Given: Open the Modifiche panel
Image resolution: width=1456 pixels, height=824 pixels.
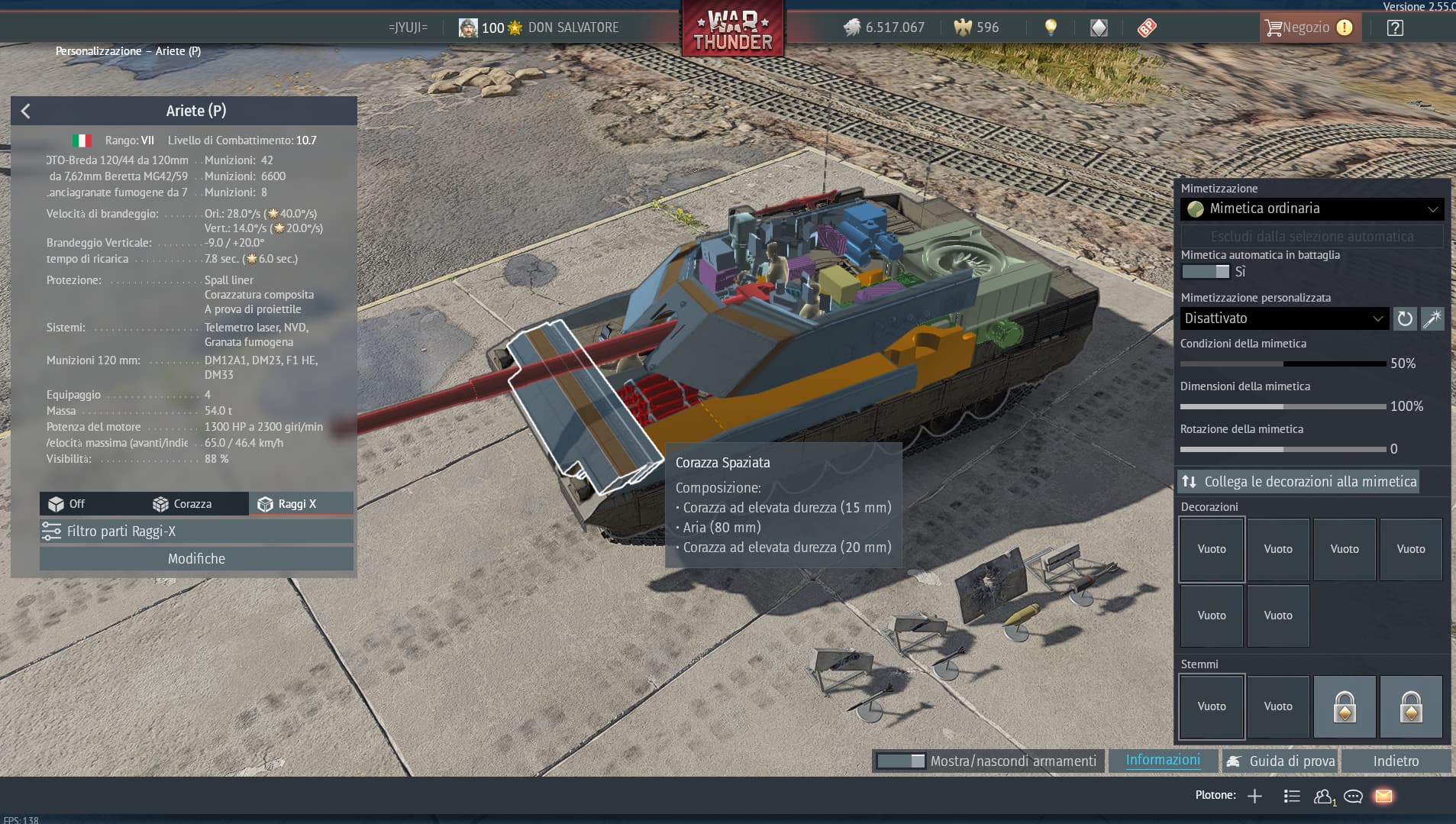Looking at the screenshot, I should pos(196,559).
